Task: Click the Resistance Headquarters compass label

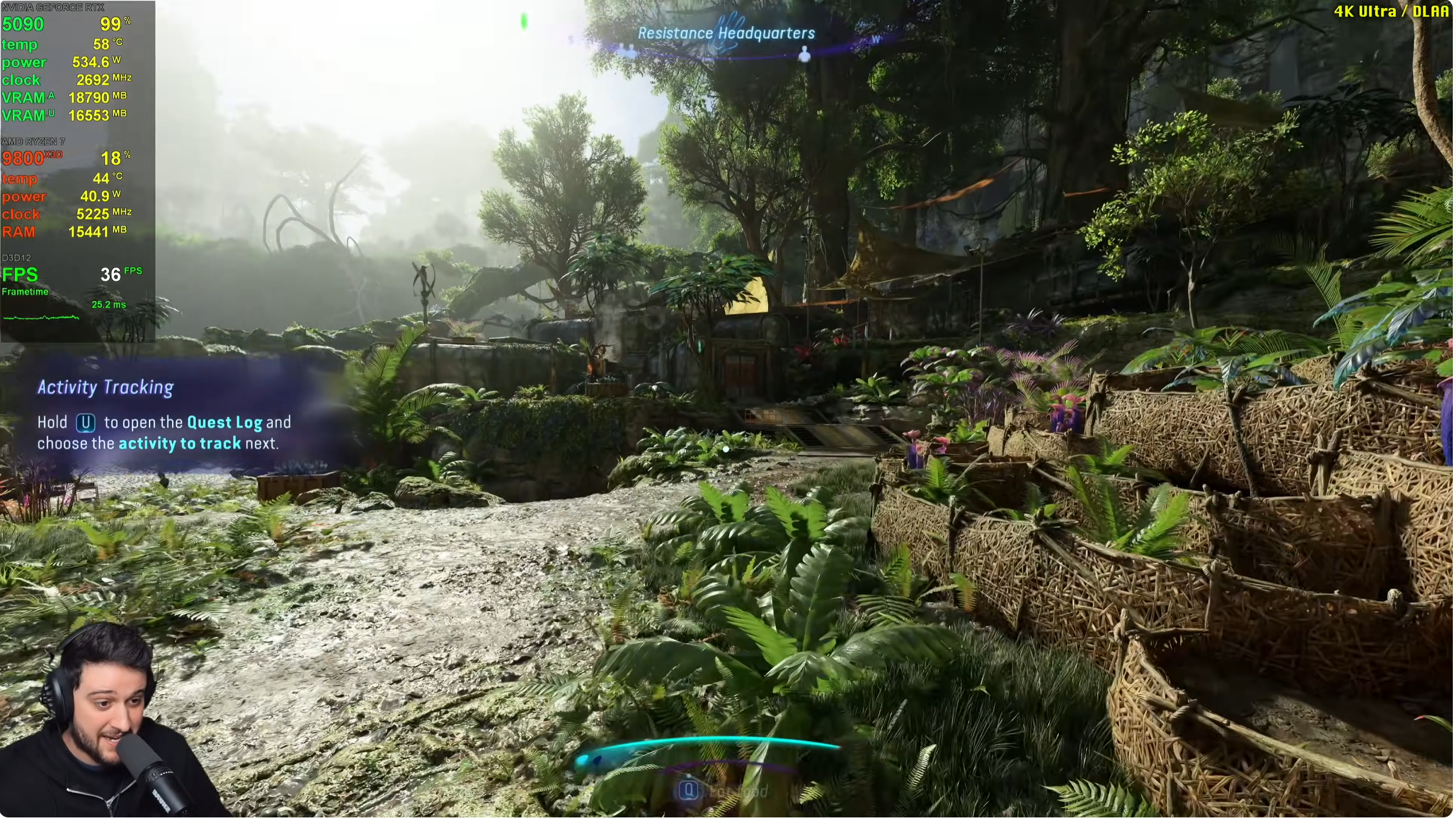Action: [x=726, y=33]
